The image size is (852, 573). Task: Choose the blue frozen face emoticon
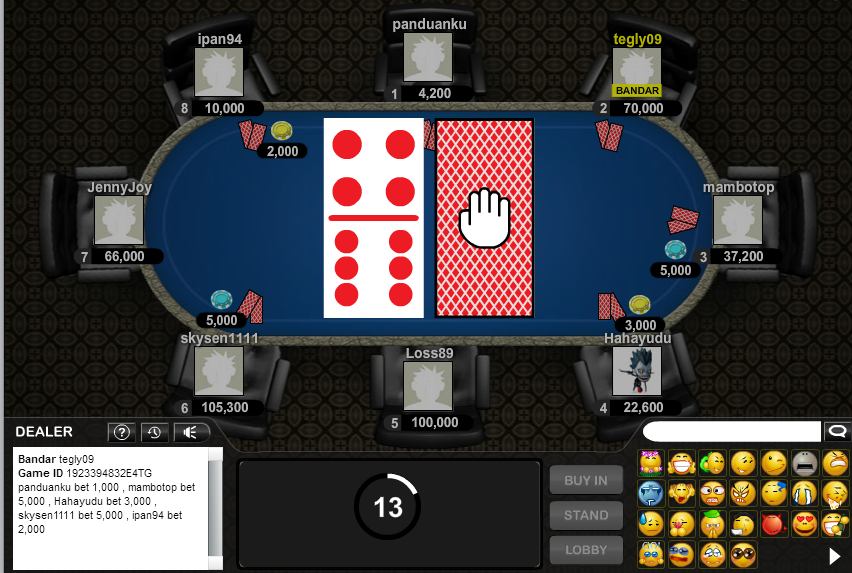[651, 493]
